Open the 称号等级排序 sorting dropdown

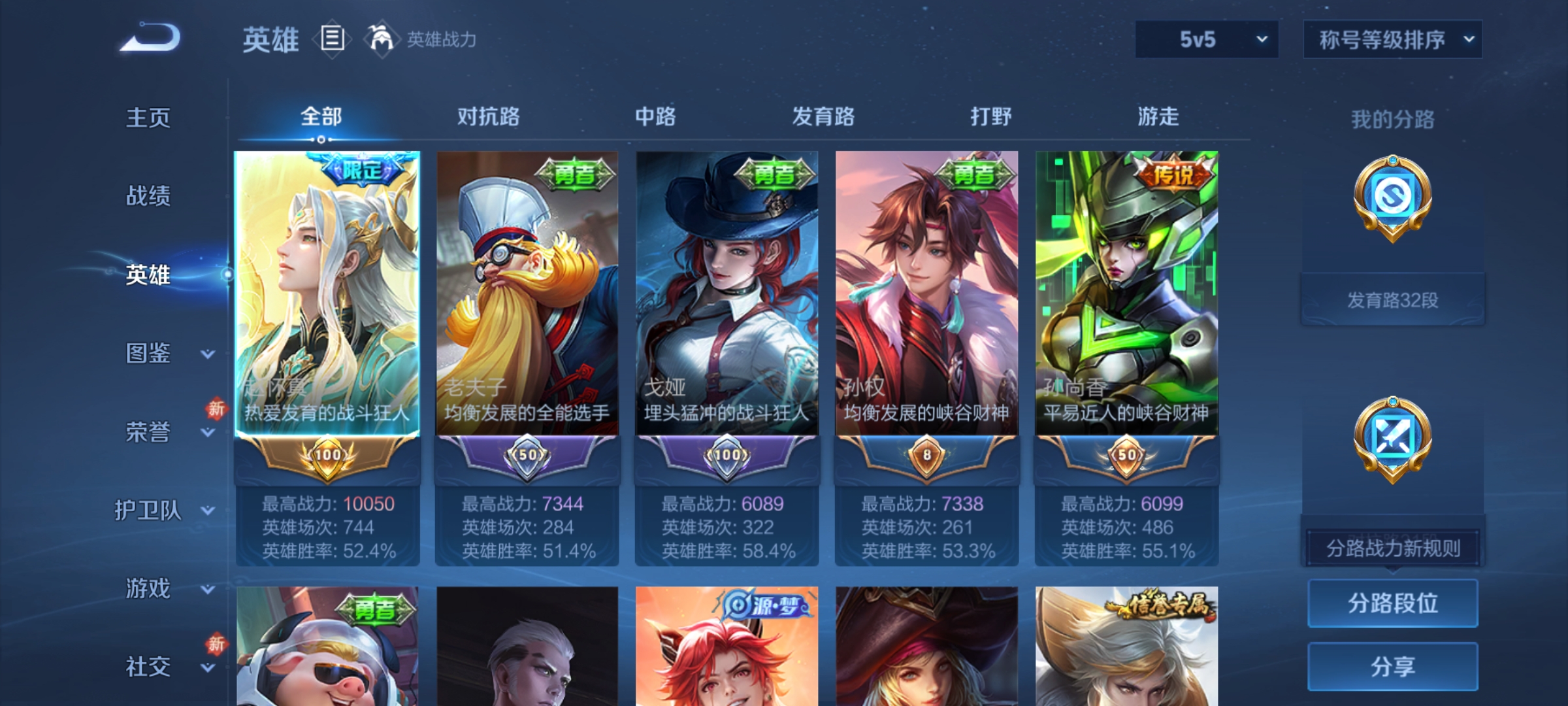point(1392,39)
